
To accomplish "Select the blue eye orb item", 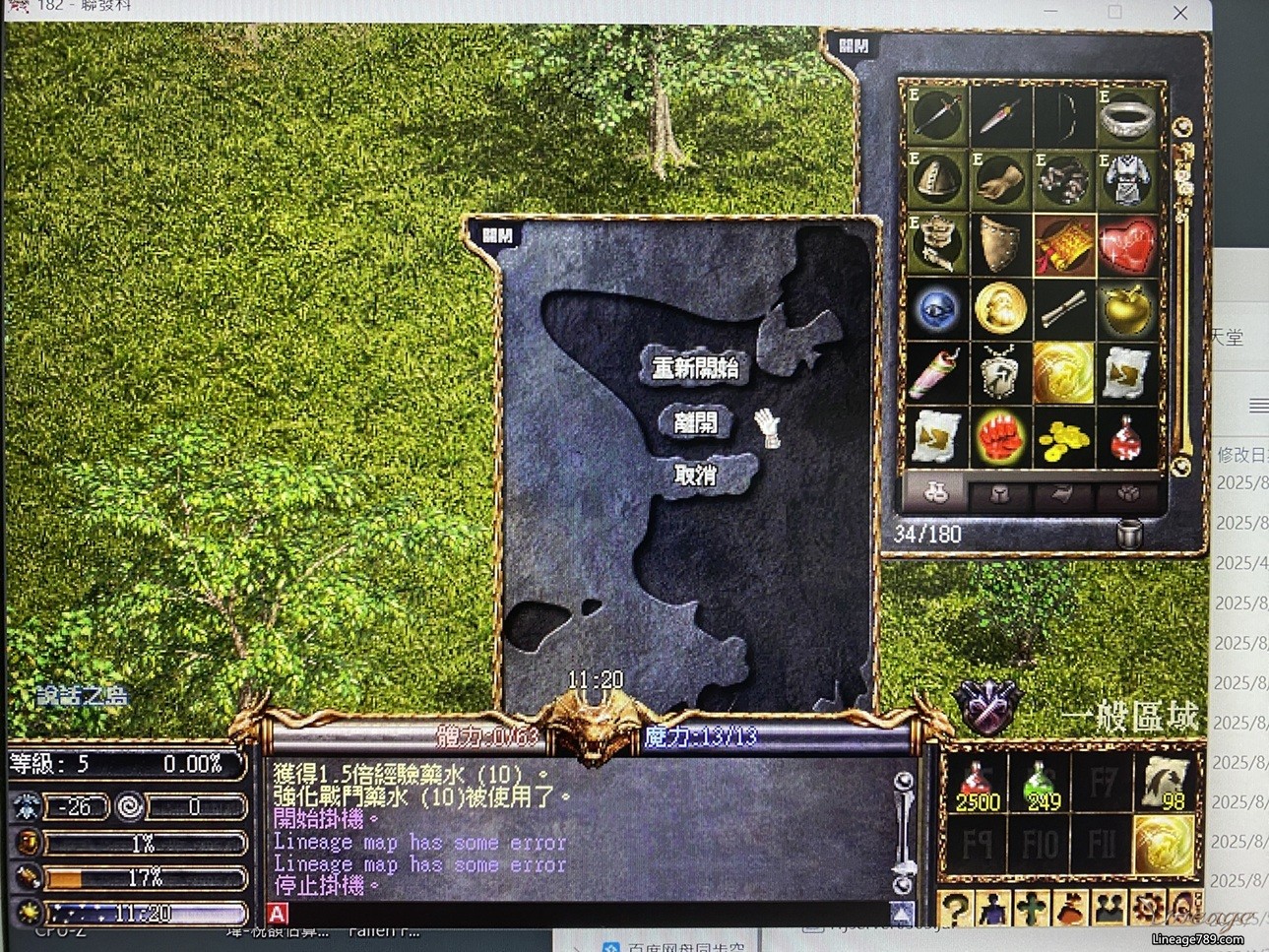I will click(x=936, y=309).
